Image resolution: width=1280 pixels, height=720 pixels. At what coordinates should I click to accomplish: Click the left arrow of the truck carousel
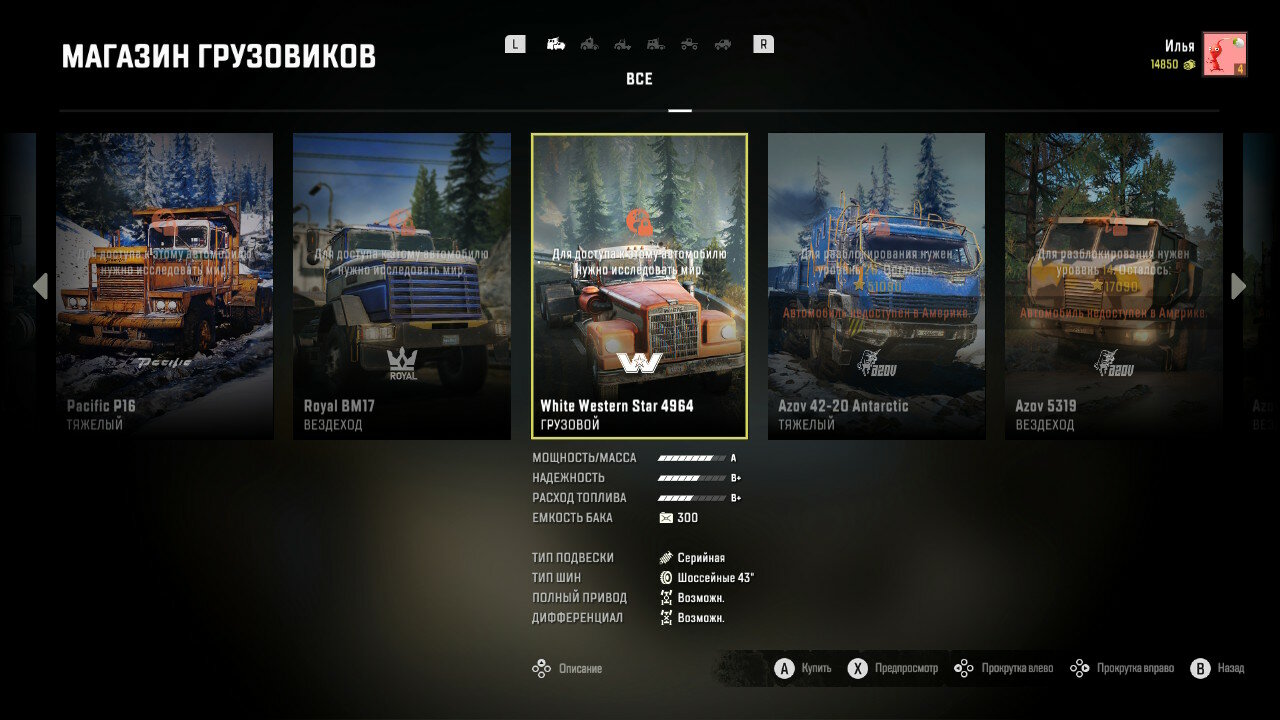click(x=40, y=287)
